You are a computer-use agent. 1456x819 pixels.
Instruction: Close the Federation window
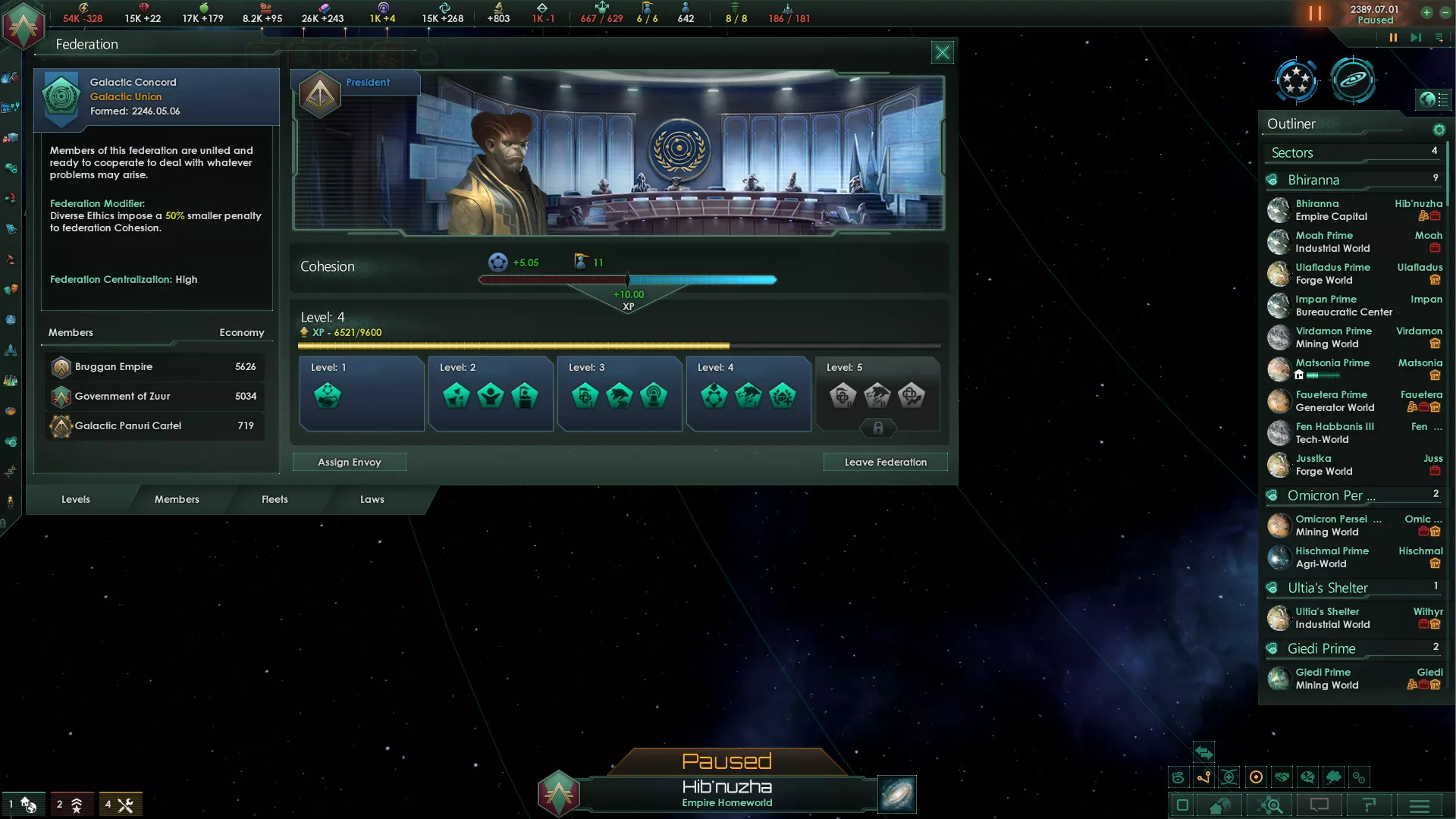[942, 52]
